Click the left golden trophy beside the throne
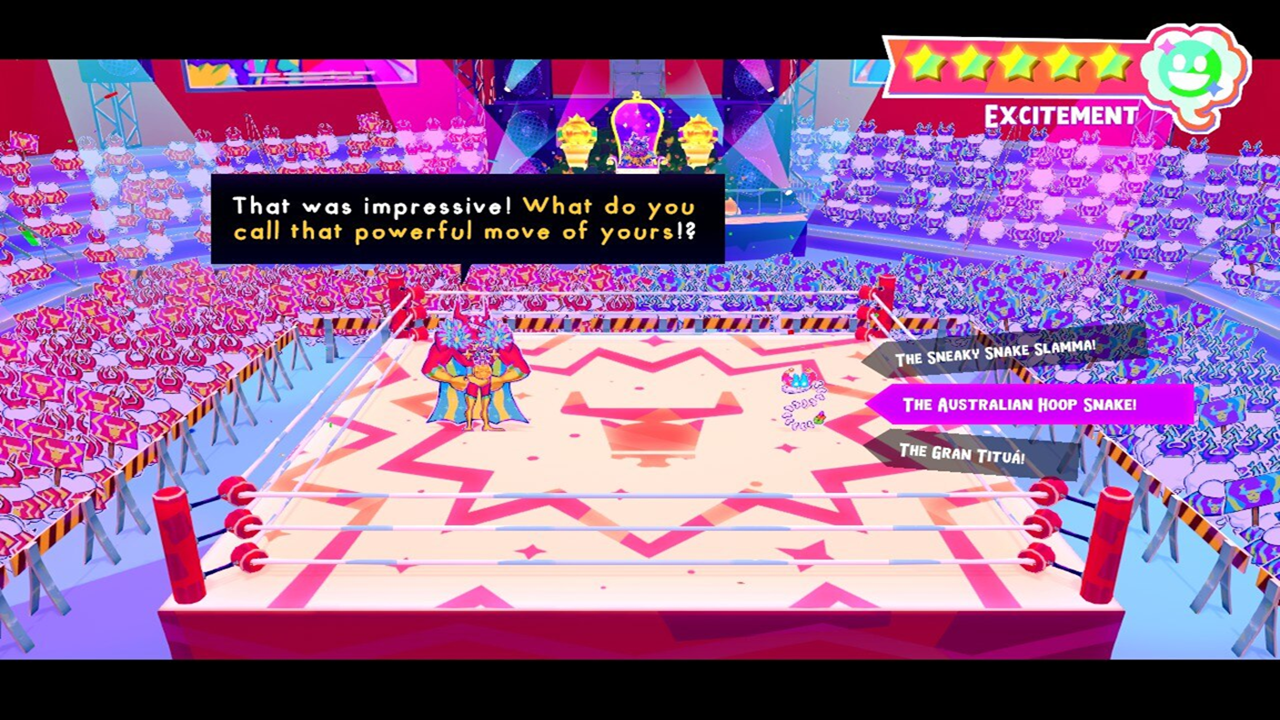Viewport: 1280px width, 720px height. tap(576, 134)
